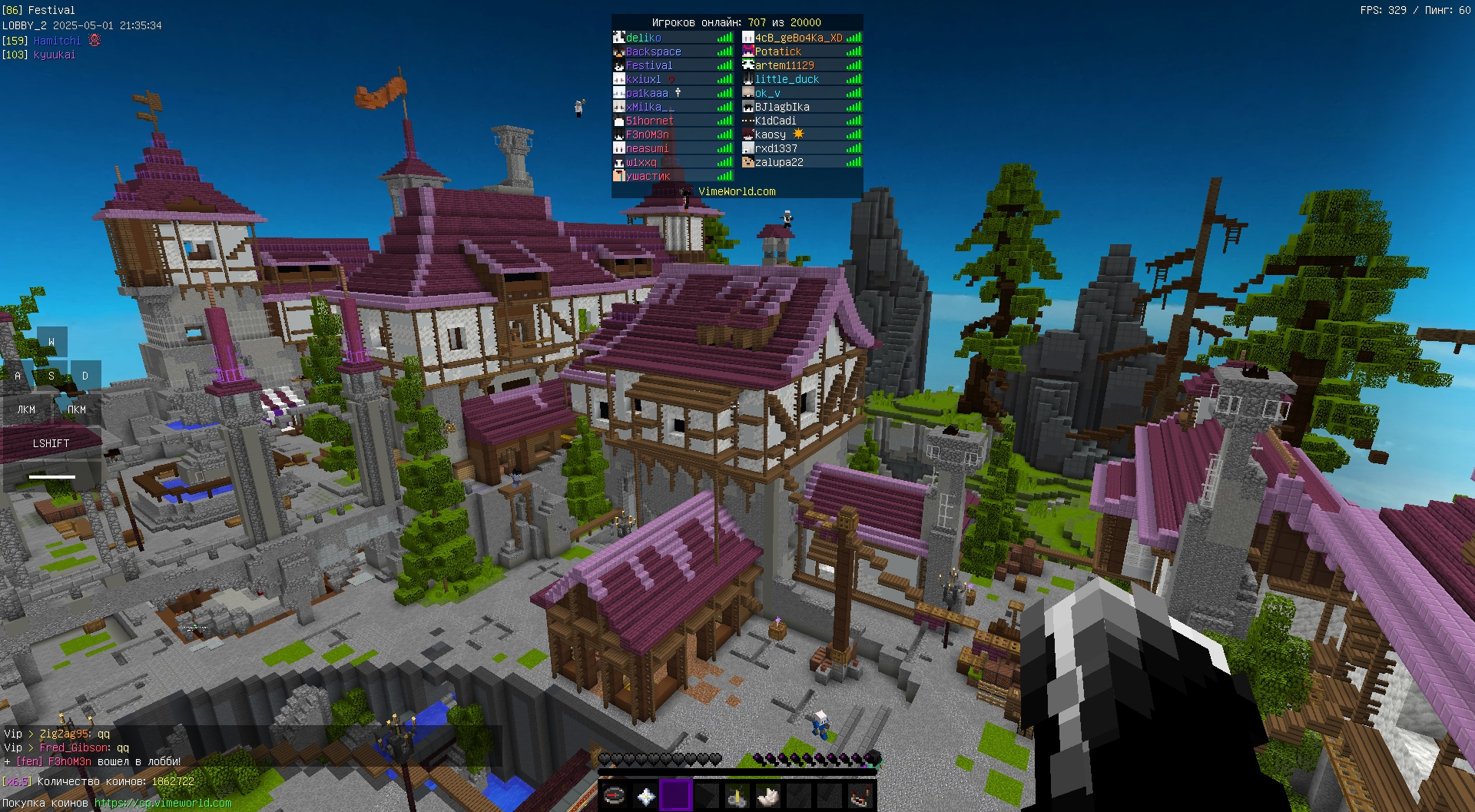Select the redstone comparator hotbar slot
The height and width of the screenshot is (812, 1475).
pyautogui.click(x=860, y=797)
